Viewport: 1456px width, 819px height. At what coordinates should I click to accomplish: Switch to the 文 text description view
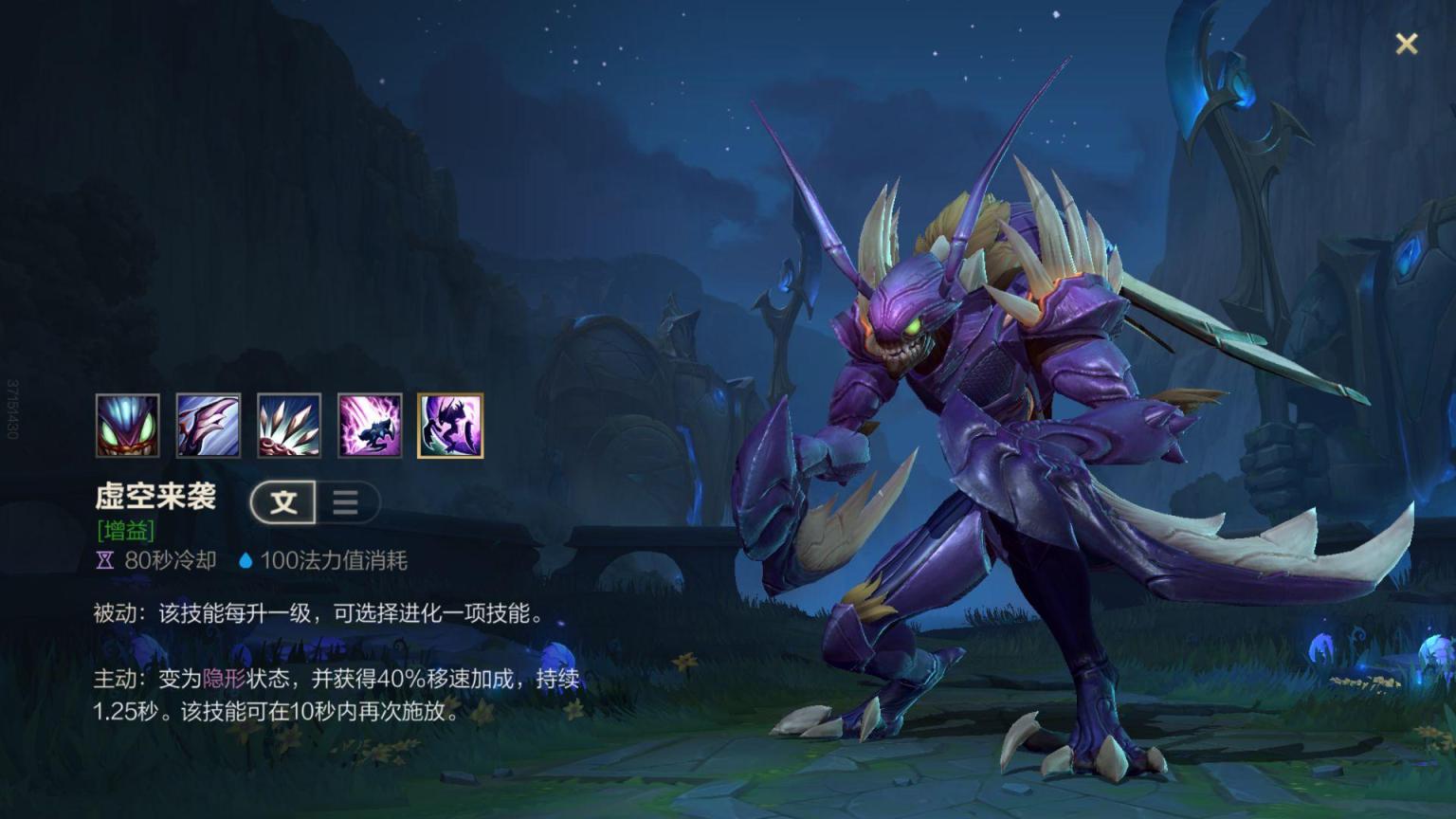tap(283, 502)
